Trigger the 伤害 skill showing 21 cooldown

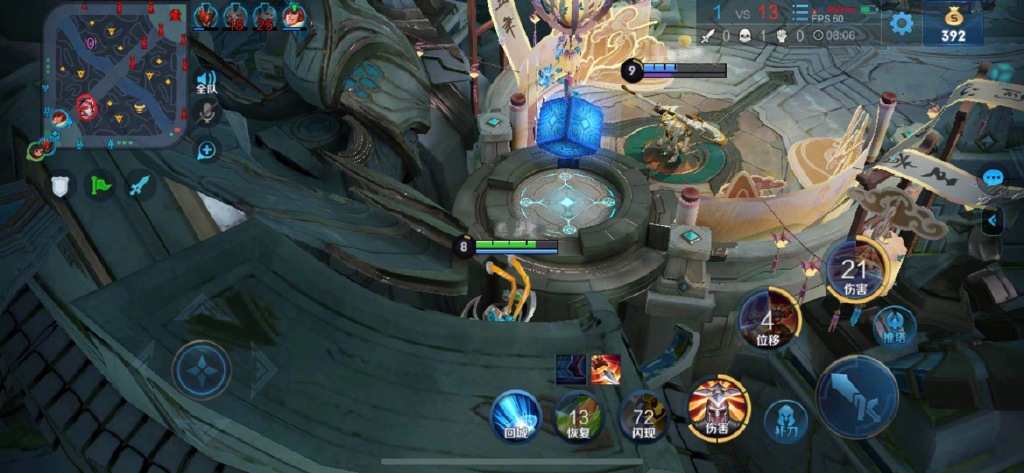coord(853,269)
